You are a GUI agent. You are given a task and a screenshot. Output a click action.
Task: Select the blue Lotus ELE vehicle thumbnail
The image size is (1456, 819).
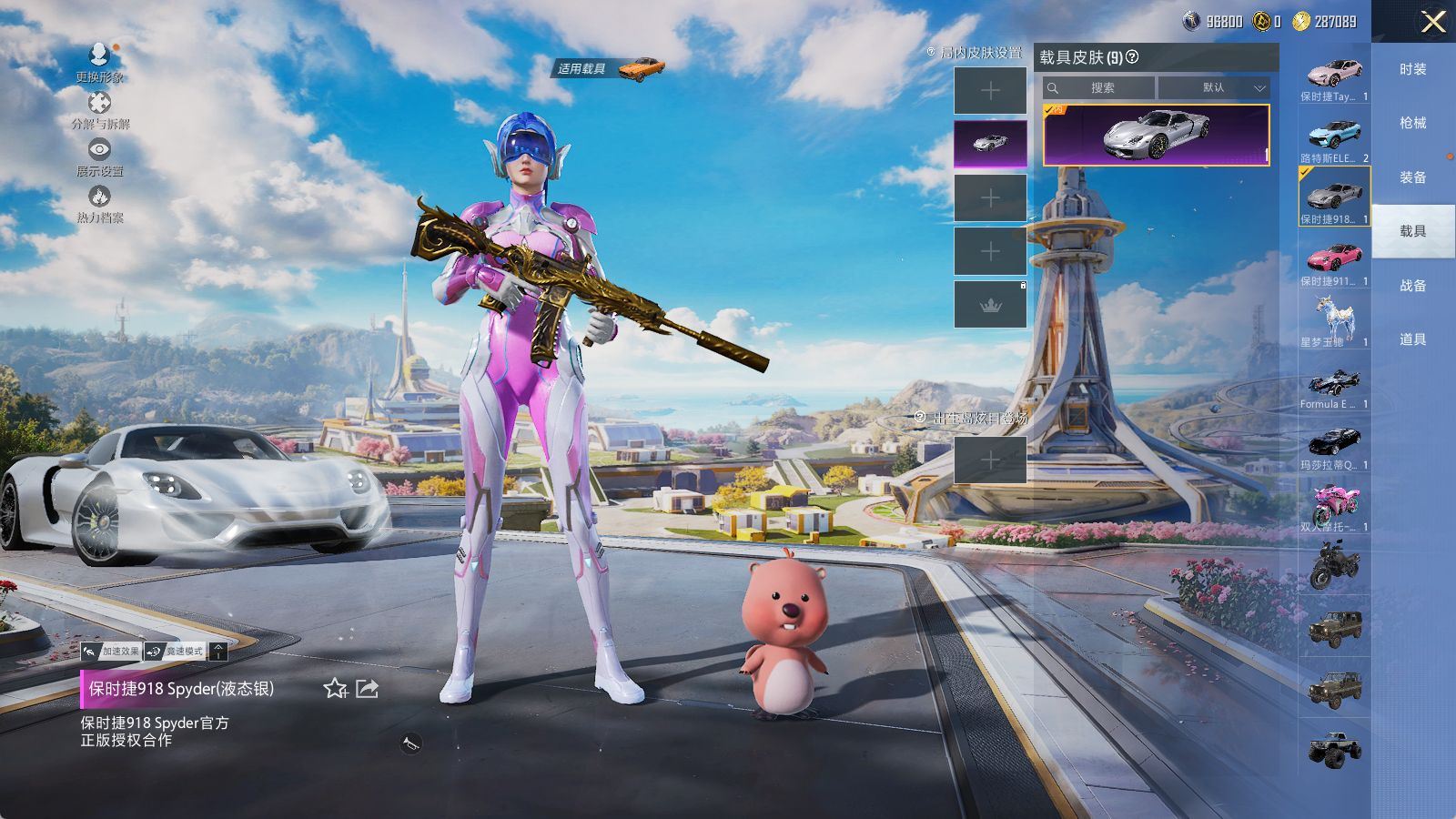point(1334,136)
